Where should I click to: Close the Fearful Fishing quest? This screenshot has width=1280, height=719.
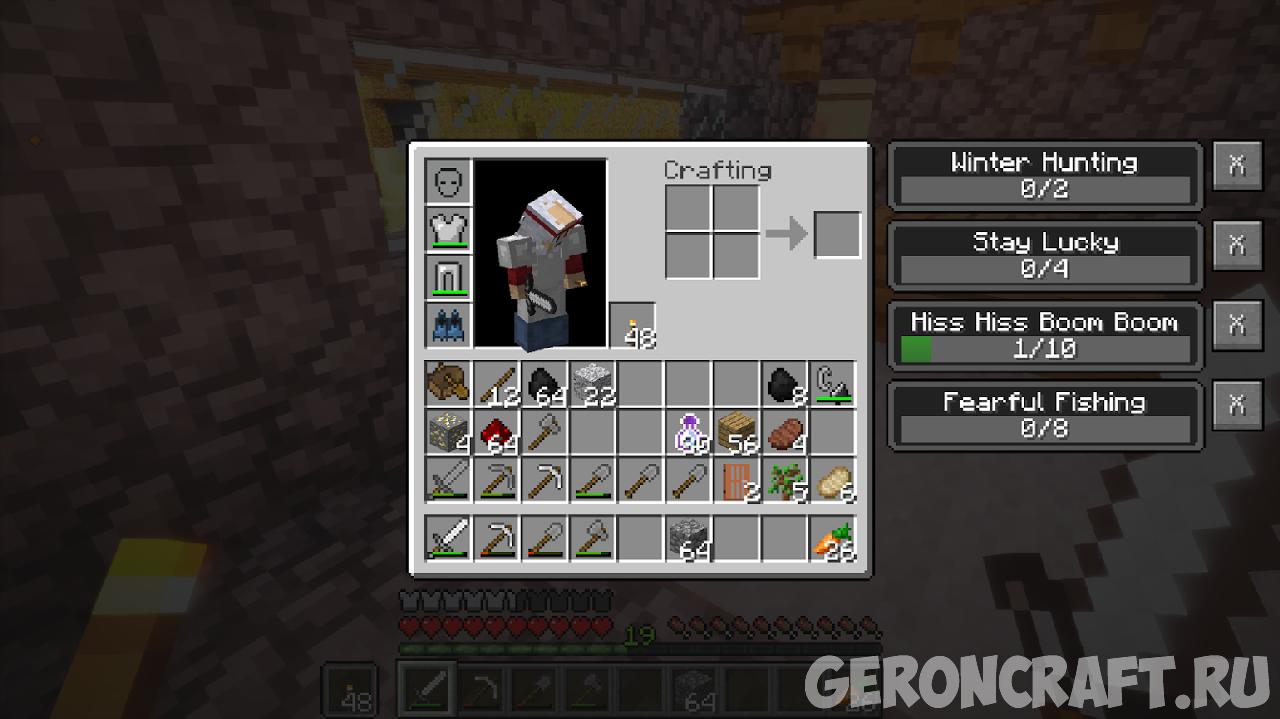point(1237,405)
